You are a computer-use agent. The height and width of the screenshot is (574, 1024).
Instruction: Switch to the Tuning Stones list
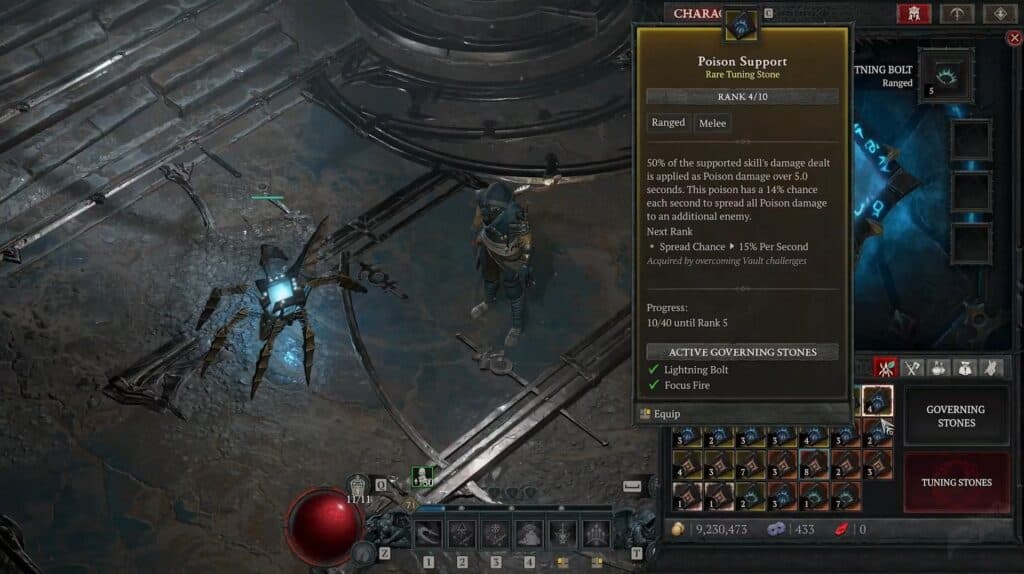coord(955,482)
